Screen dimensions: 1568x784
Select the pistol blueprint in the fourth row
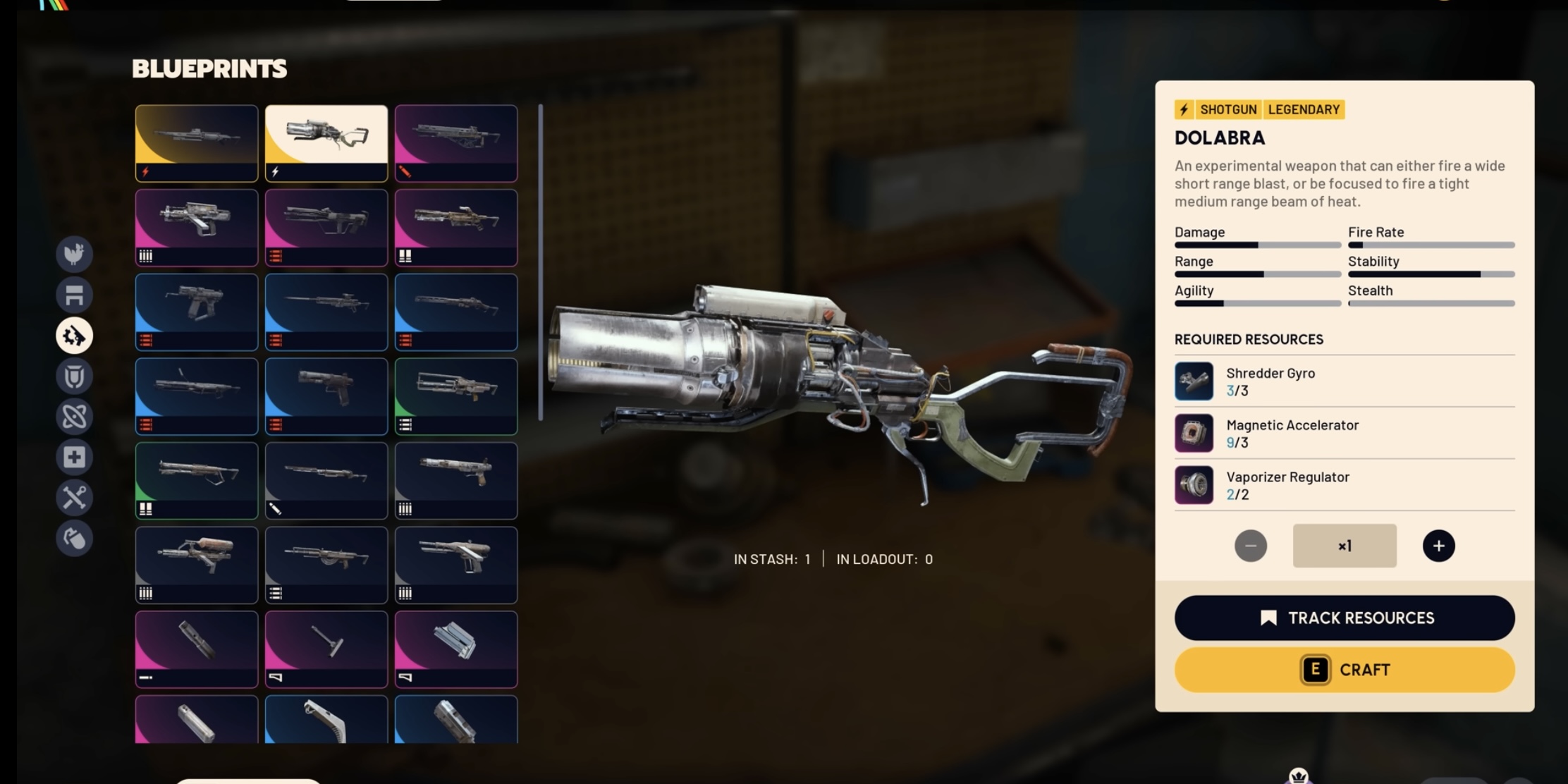[326, 396]
